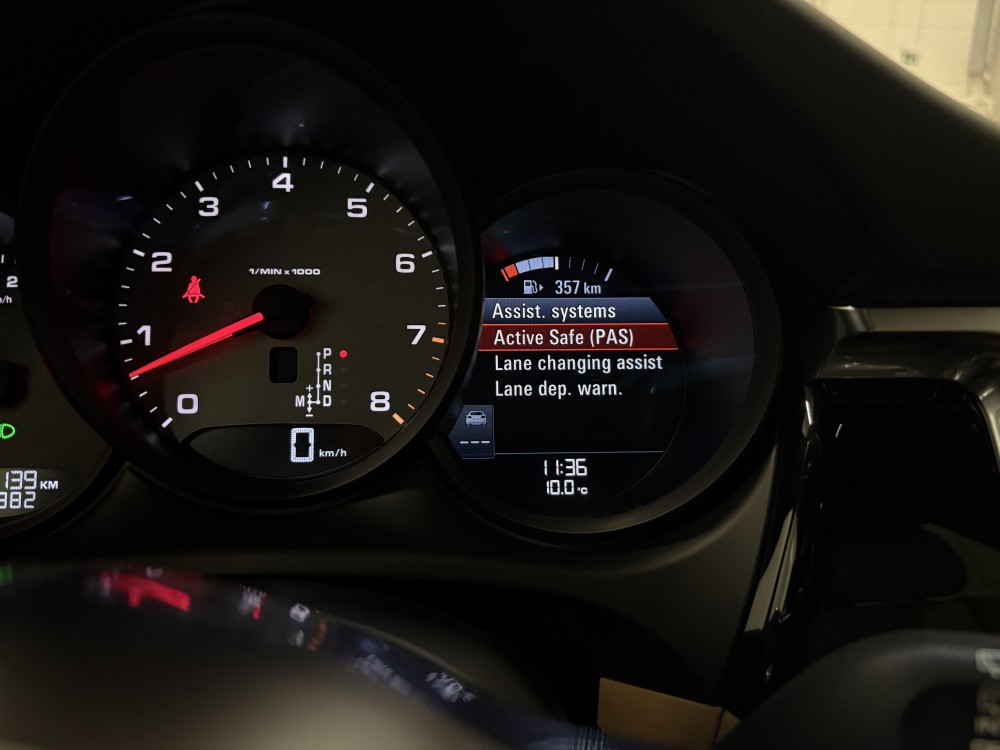The width and height of the screenshot is (1000, 750).
Task: Choose the Lane dep. warn. entry
Action: coord(558,389)
